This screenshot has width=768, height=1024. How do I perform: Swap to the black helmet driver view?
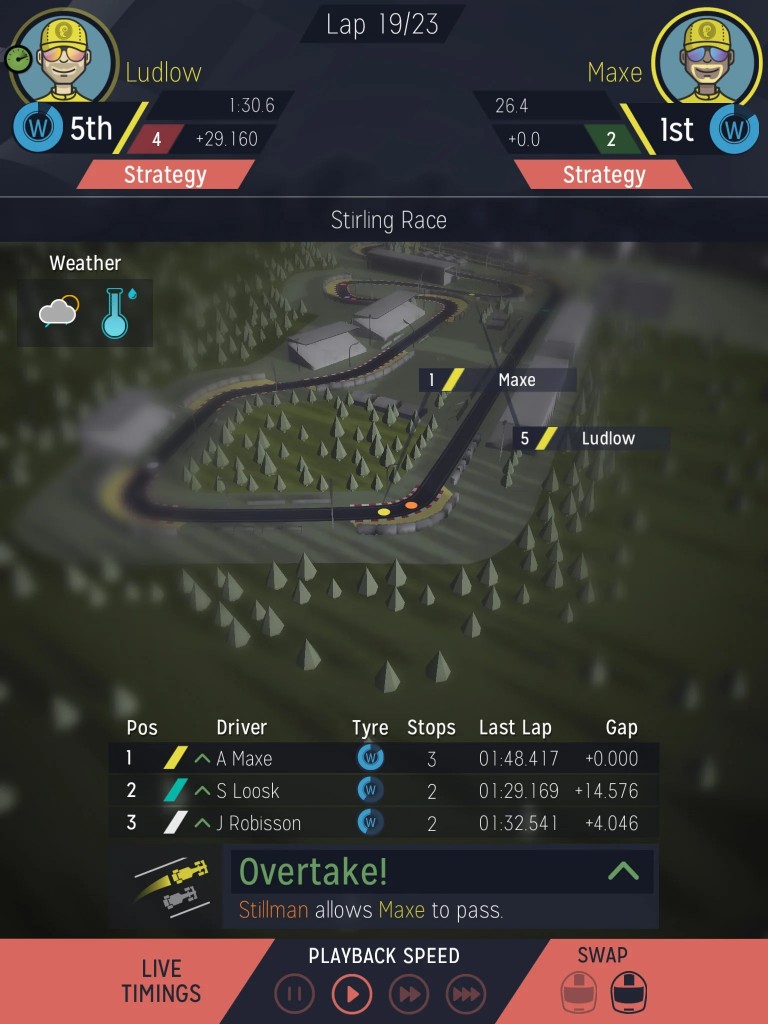point(629,993)
